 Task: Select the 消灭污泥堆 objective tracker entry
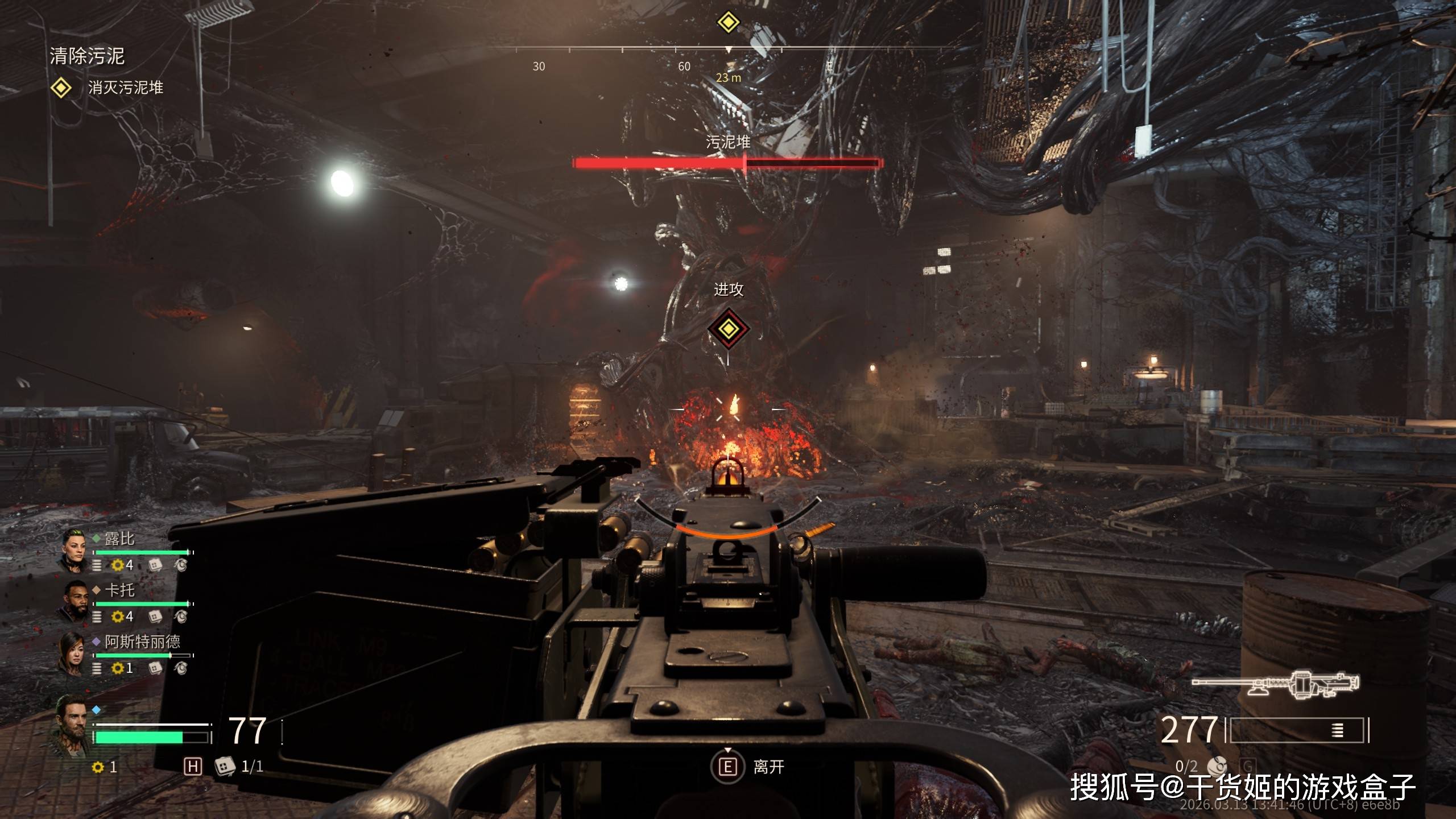pyautogui.click(x=125, y=88)
